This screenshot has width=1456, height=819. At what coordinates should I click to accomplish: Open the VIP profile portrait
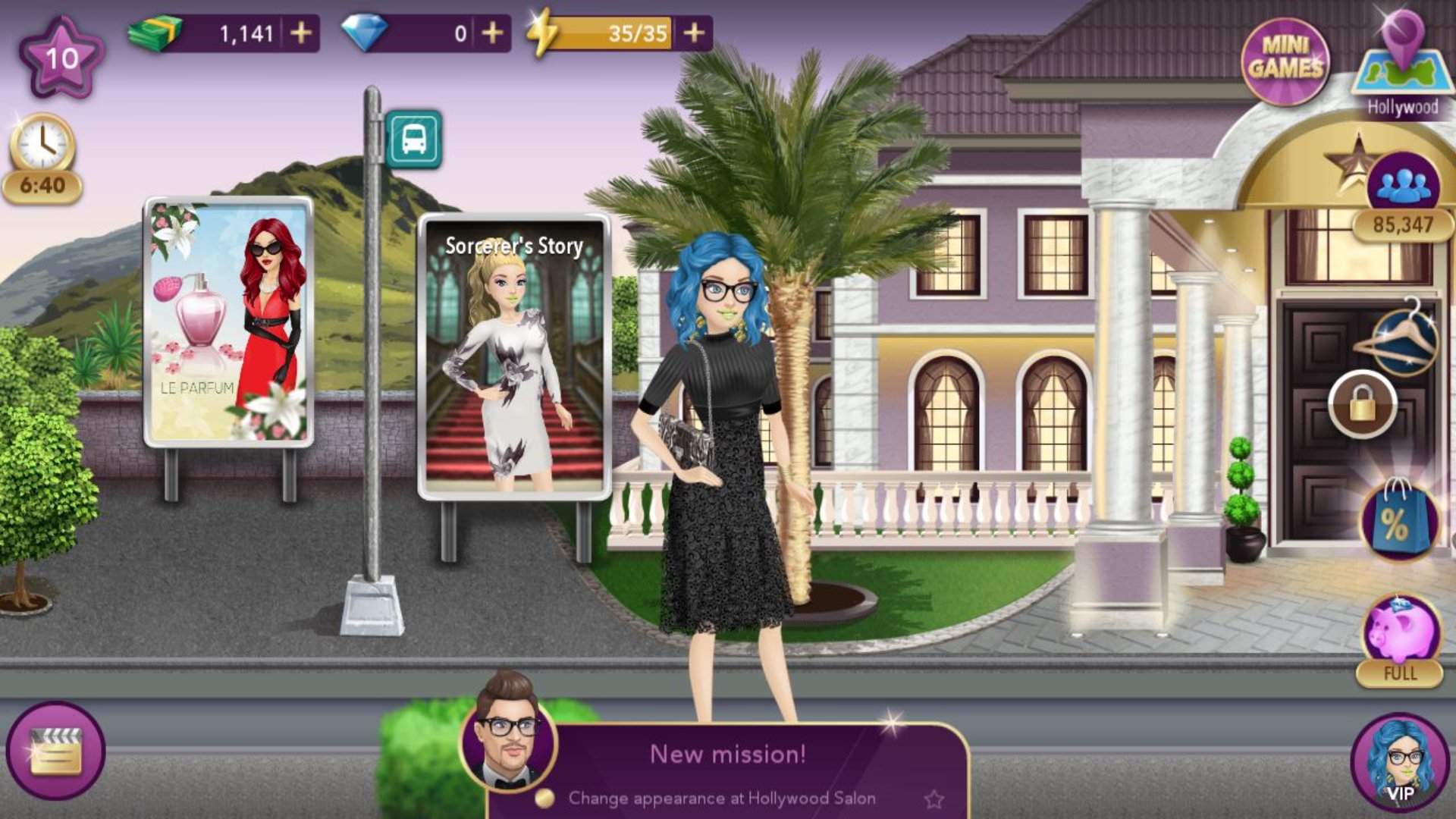click(x=1400, y=762)
